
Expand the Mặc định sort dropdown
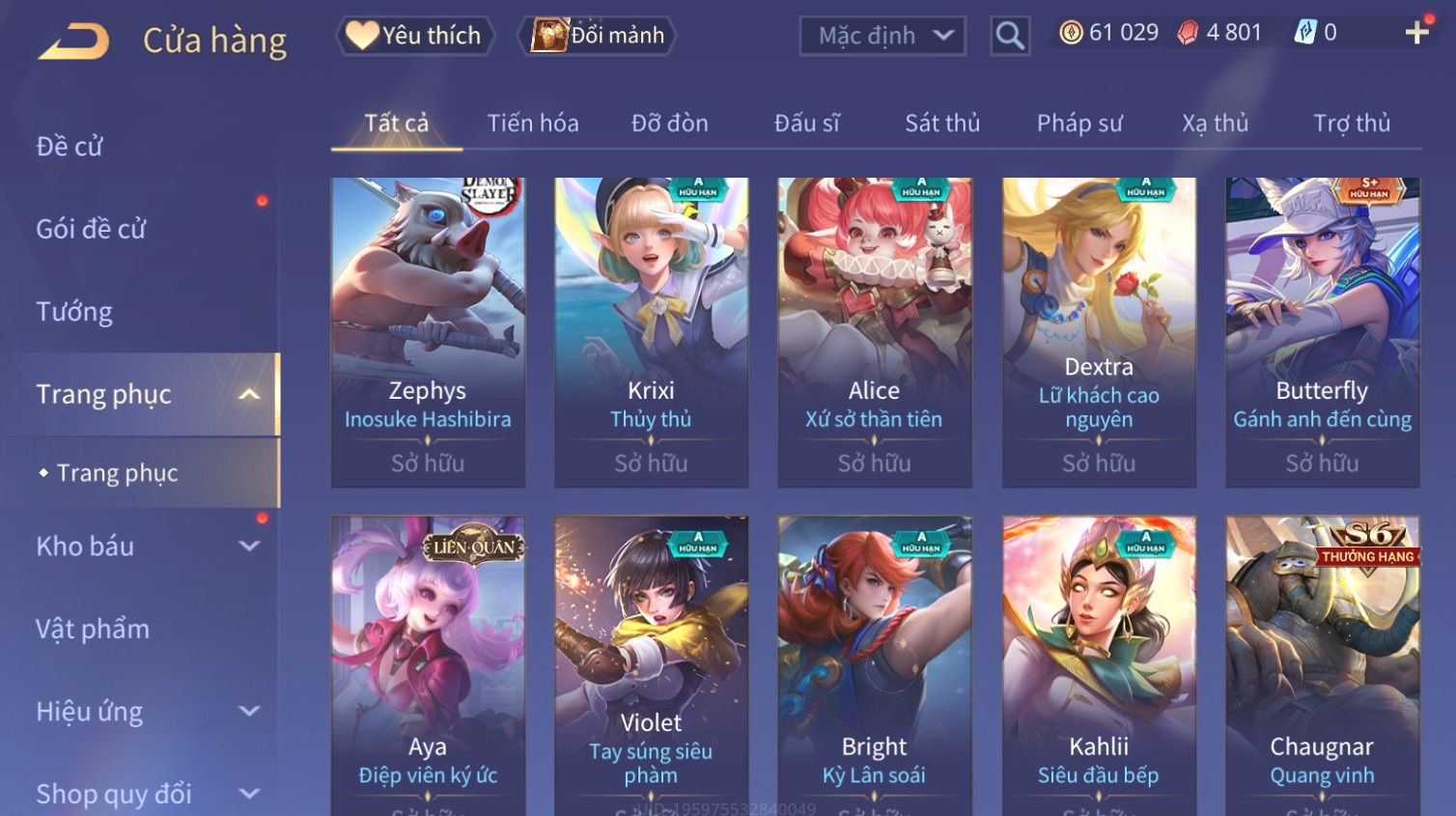[x=882, y=36]
